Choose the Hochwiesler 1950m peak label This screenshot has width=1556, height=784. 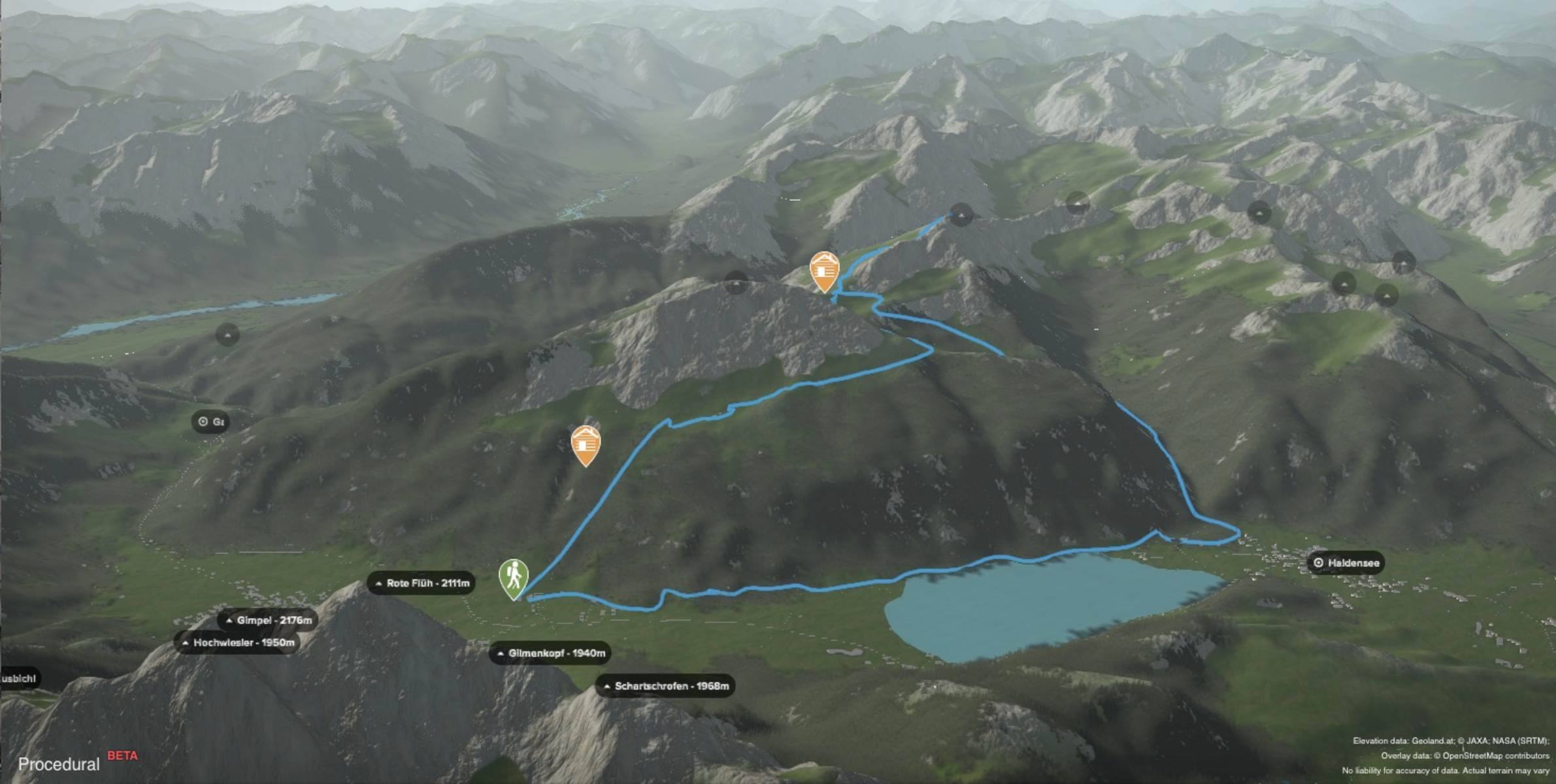[238, 643]
